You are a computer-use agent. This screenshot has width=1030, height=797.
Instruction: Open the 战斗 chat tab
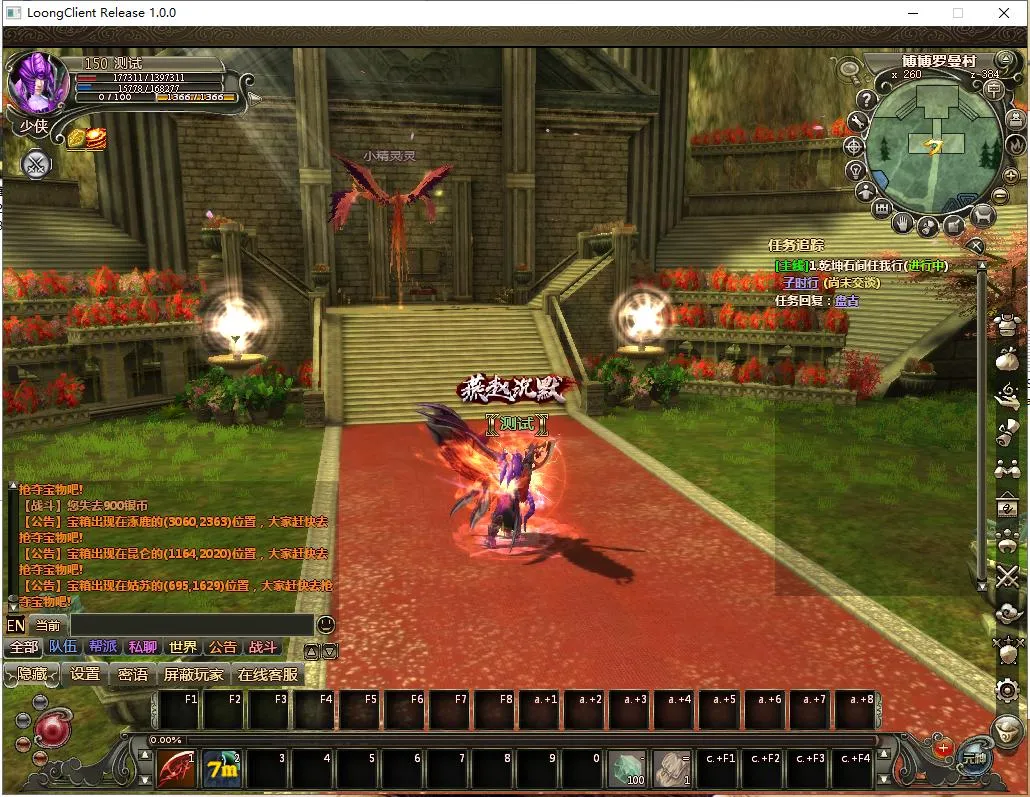coord(263,647)
